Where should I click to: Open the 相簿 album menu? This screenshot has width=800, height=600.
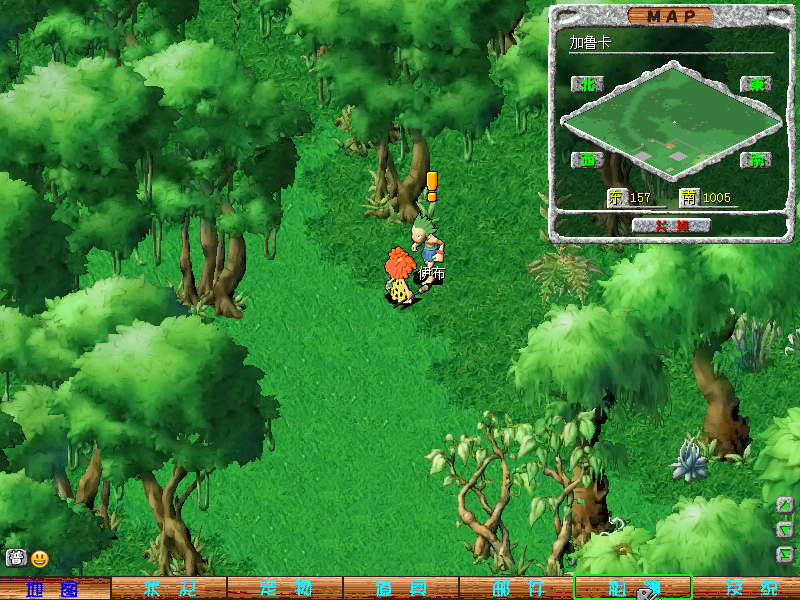click(632, 588)
